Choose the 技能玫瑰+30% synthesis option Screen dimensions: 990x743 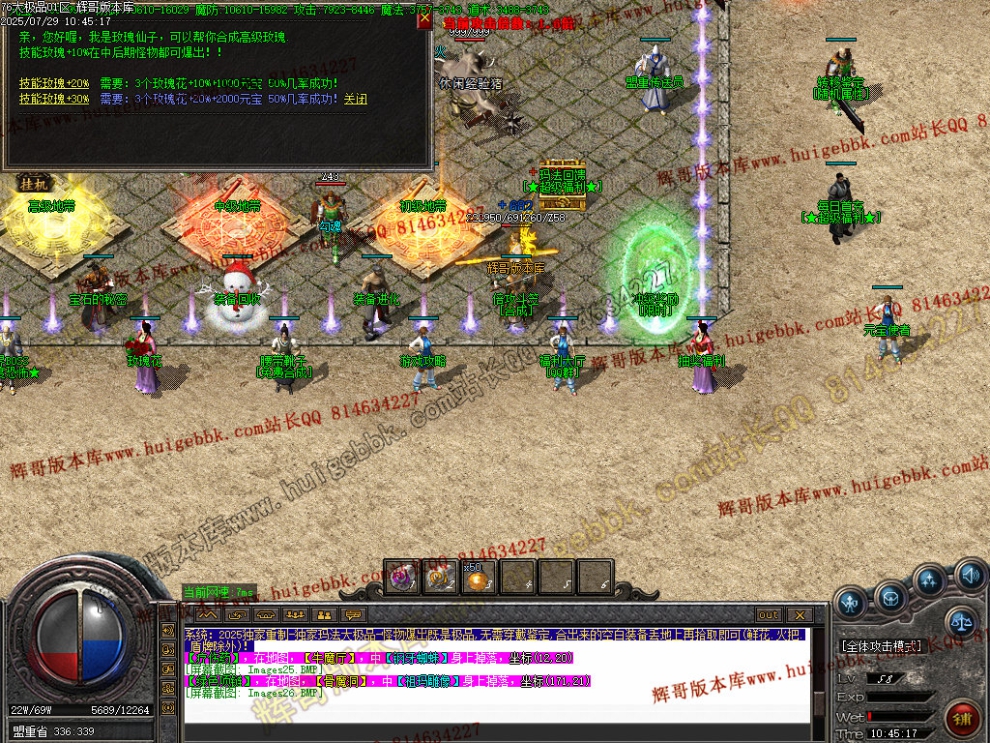tap(54, 99)
